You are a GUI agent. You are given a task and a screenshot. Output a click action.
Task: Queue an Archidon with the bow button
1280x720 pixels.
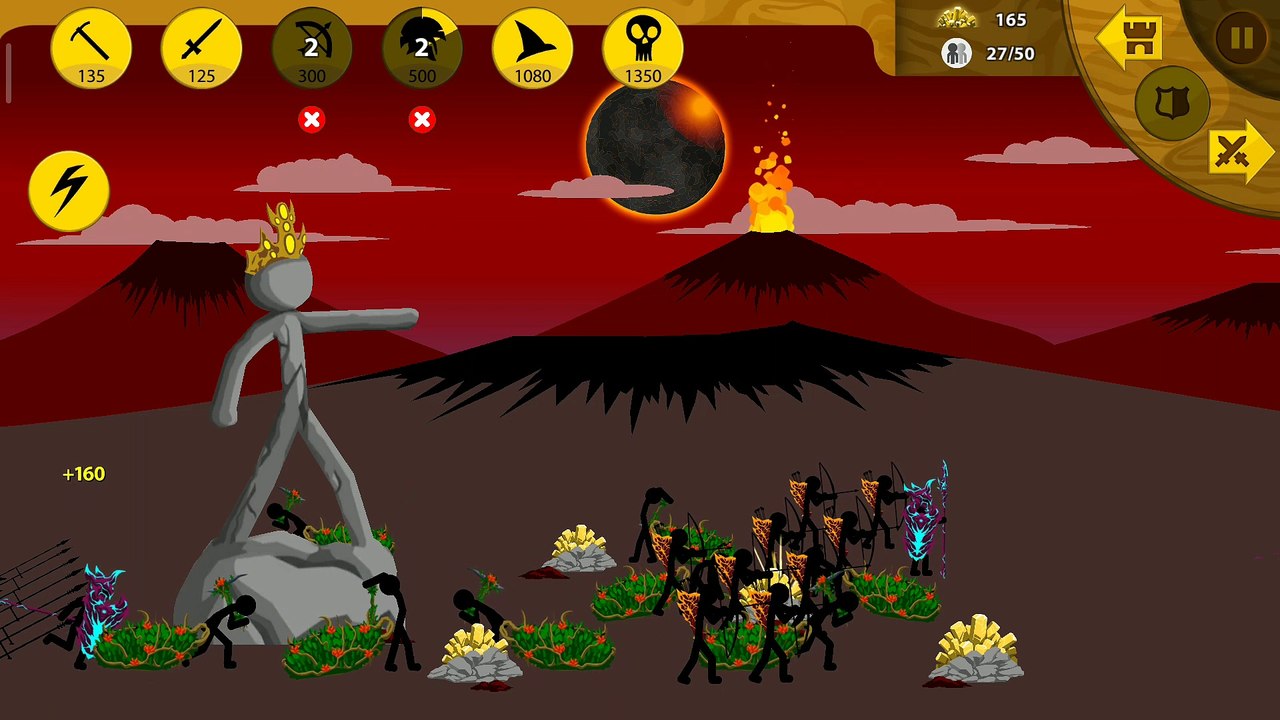pos(312,48)
